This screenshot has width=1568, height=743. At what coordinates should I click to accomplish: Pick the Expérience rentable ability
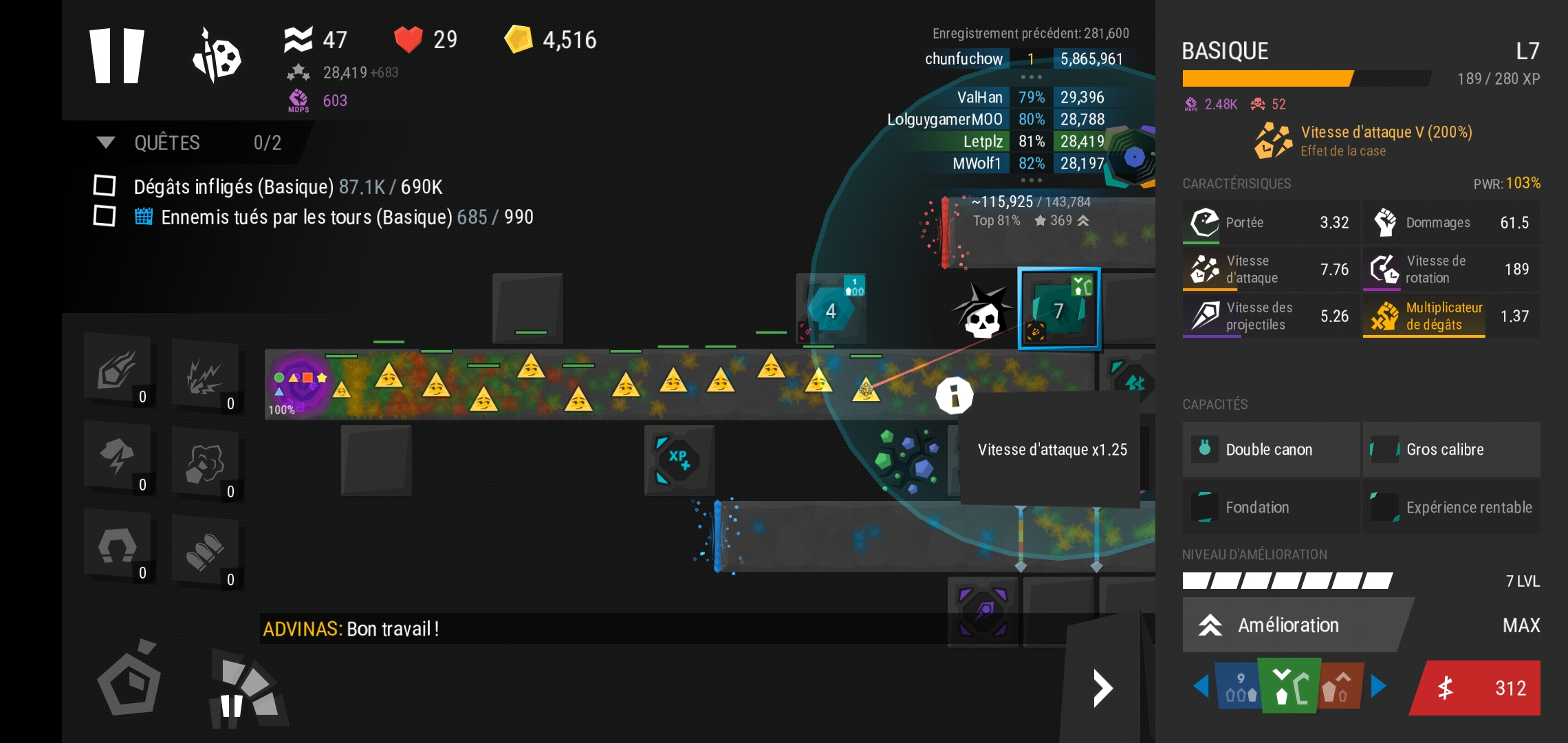[x=1451, y=507]
